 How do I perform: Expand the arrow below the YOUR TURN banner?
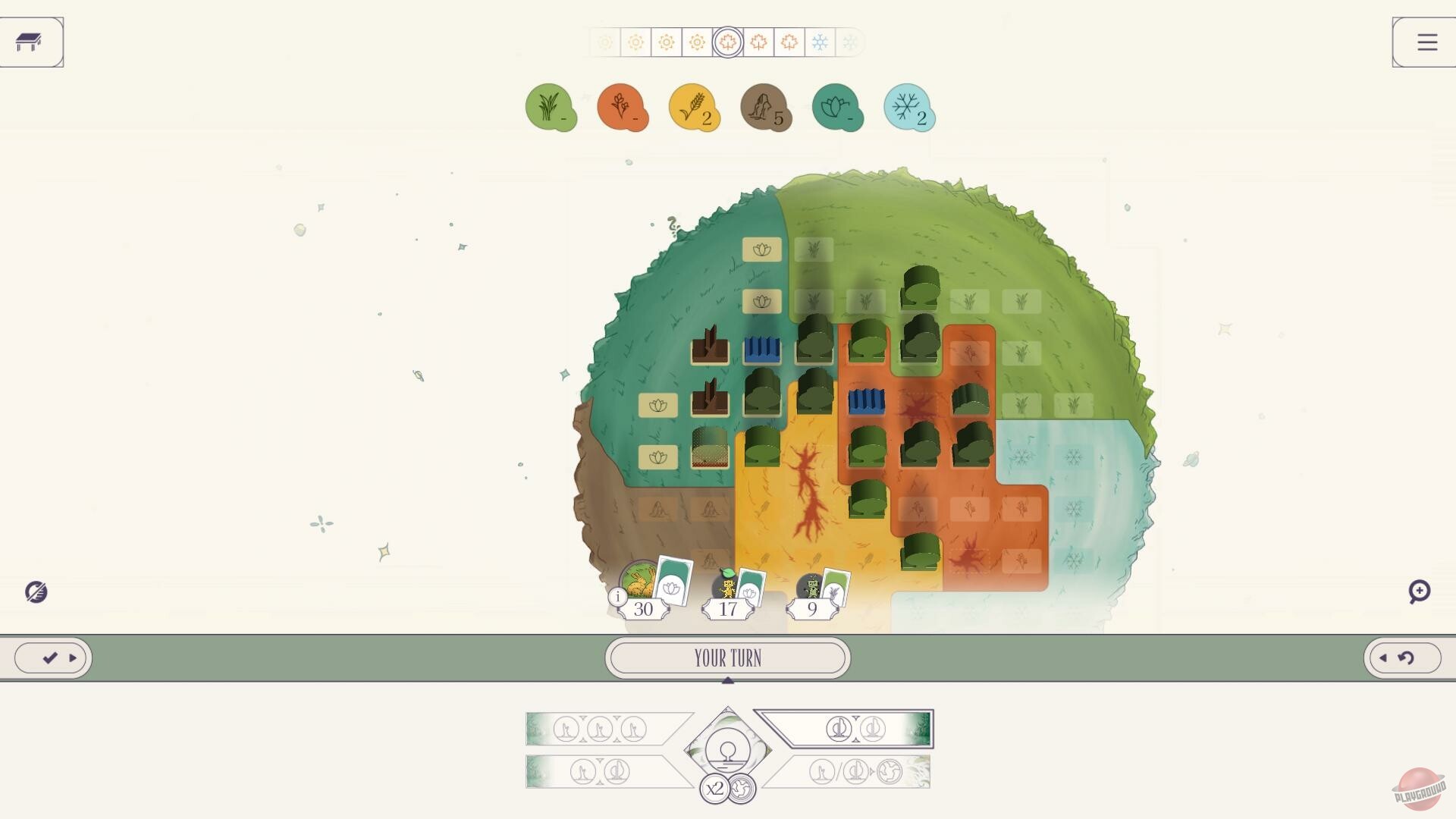click(728, 680)
